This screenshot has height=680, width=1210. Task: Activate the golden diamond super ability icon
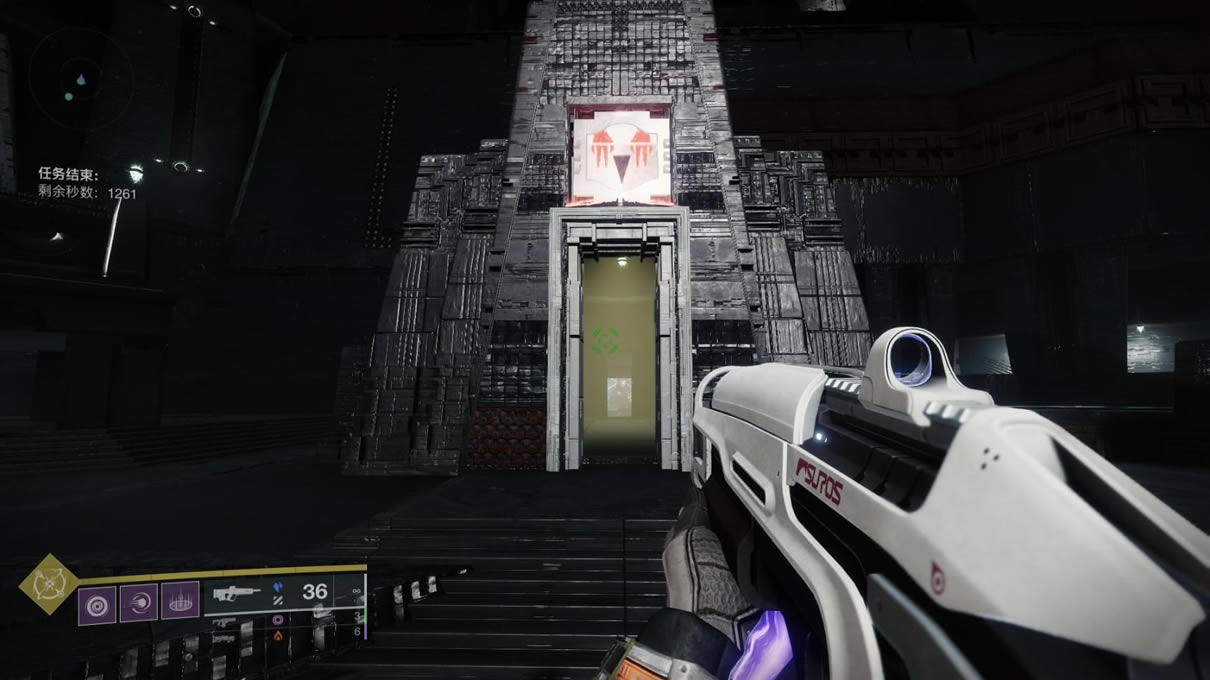click(x=49, y=583)
